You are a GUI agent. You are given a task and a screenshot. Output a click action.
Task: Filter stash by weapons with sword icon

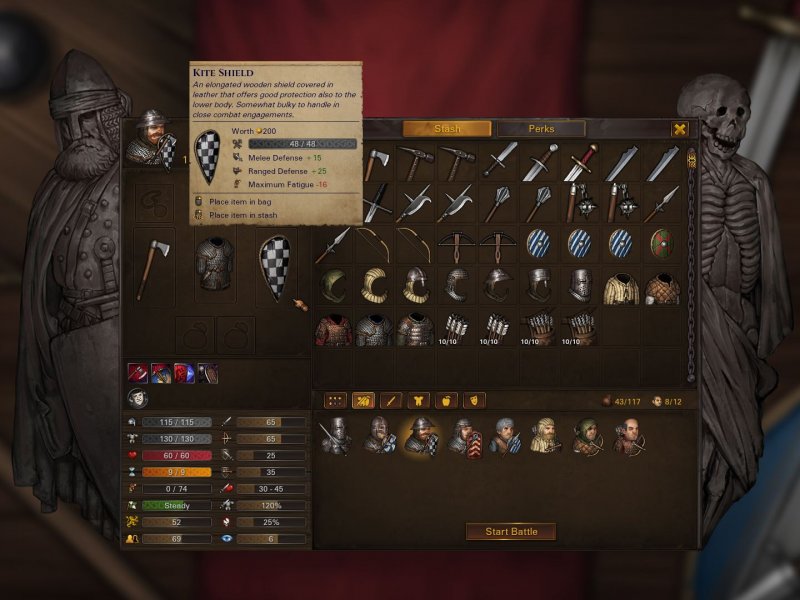[392, 400]
